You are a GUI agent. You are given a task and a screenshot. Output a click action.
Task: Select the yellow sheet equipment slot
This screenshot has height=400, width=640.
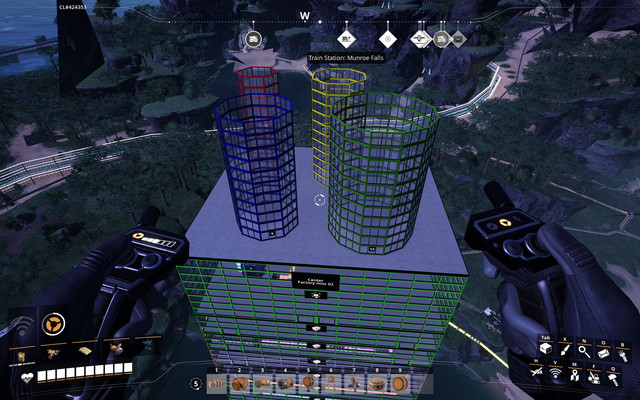[86, 350]
